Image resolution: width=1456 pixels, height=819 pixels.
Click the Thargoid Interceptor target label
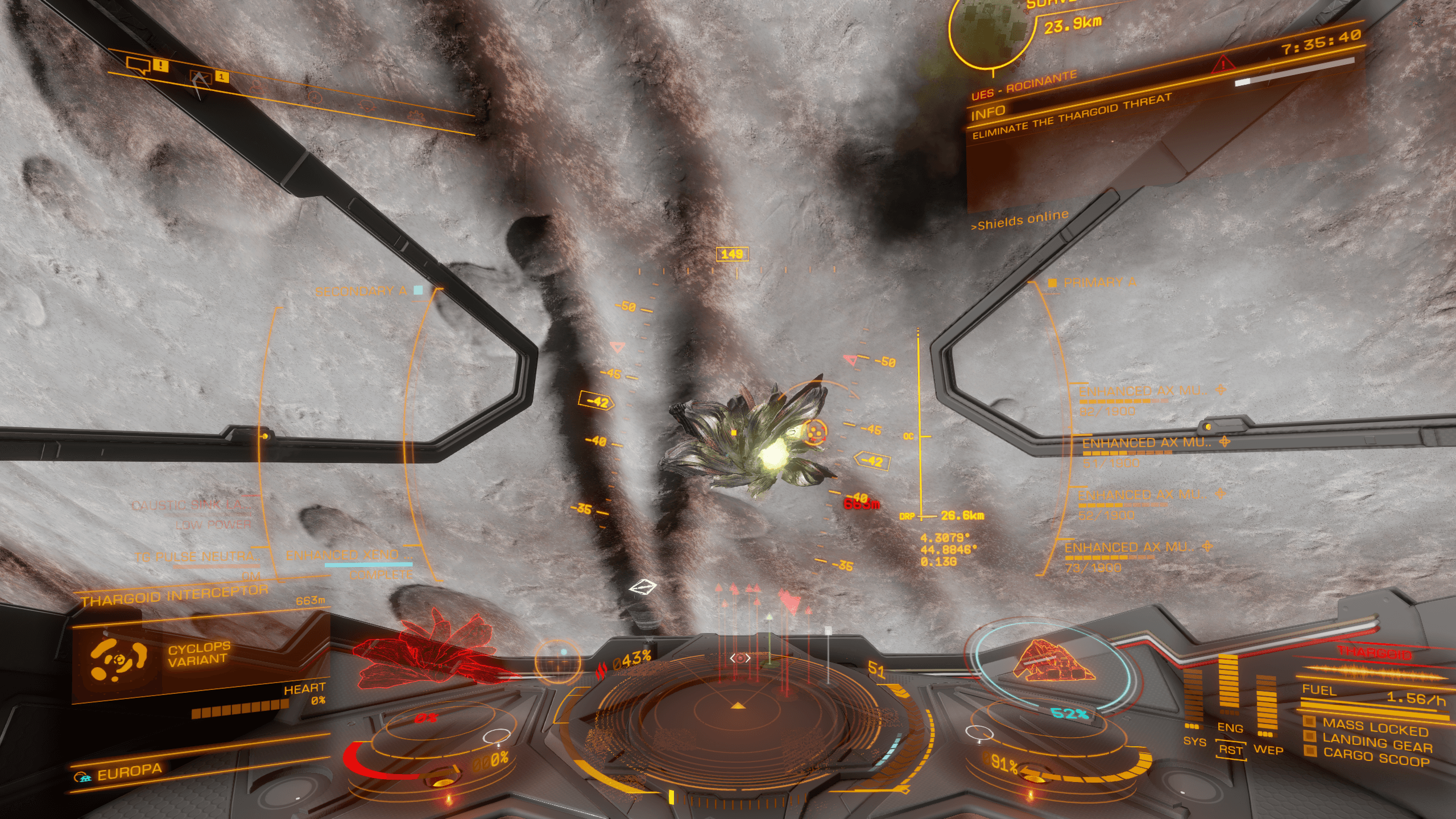(174, 596)
